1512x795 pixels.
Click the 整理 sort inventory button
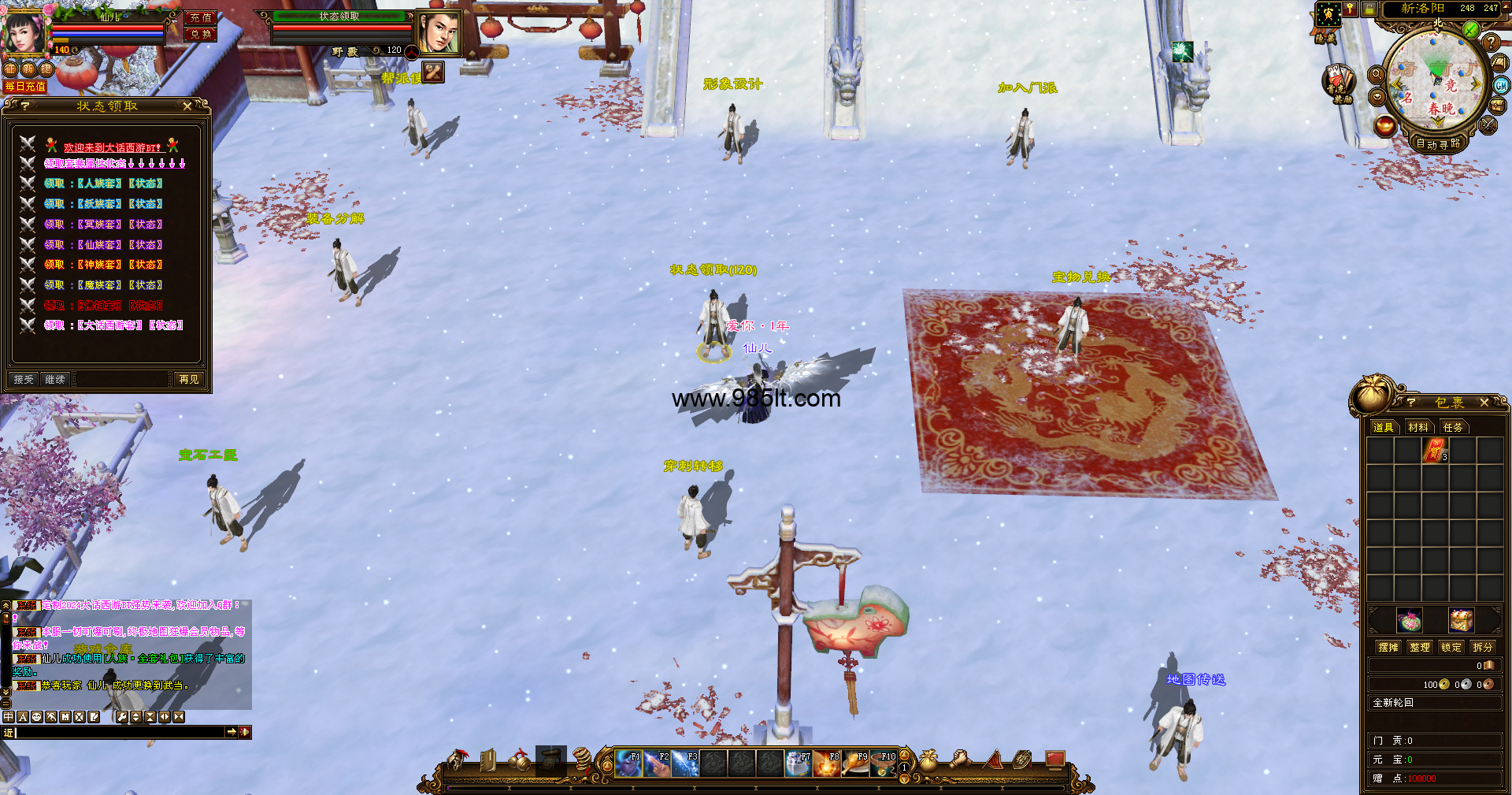click(x=1420, y=647)
